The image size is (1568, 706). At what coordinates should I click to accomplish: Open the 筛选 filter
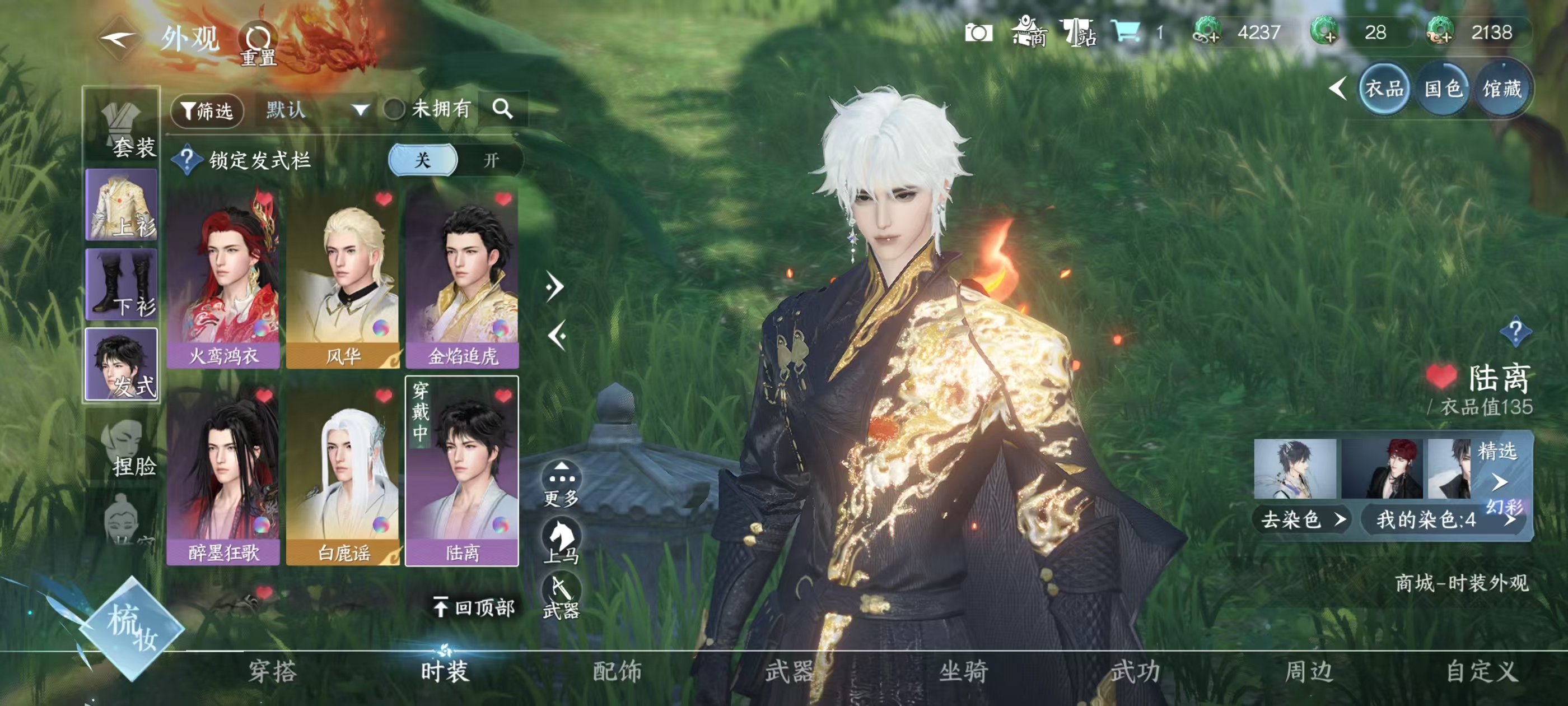coord(208,110)
